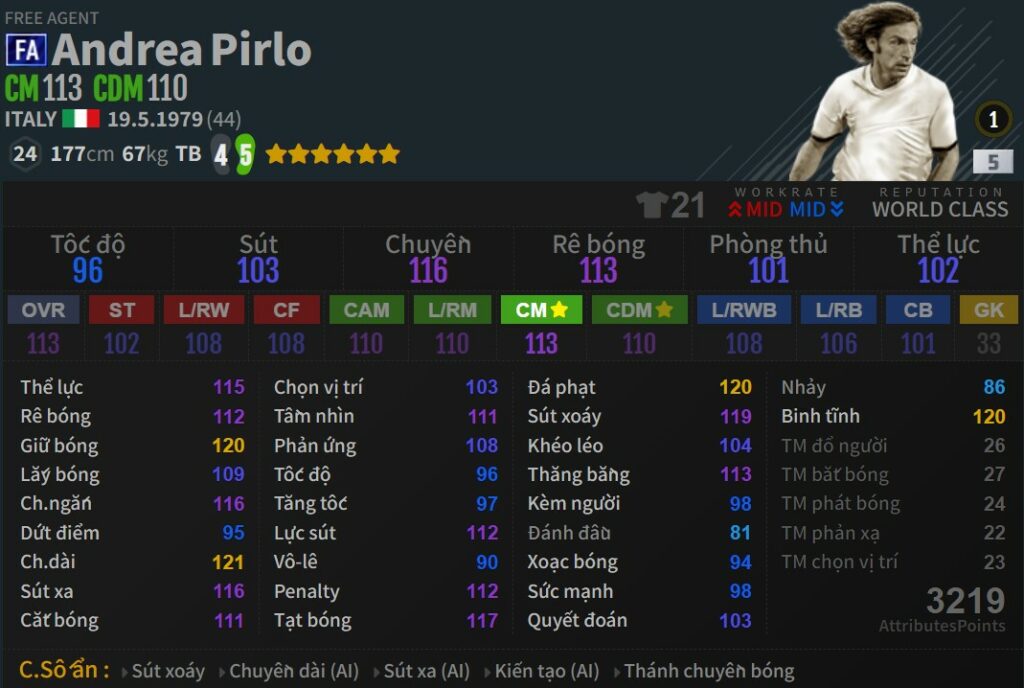Click the highlighted CM position badge

(x=541, y=310)
